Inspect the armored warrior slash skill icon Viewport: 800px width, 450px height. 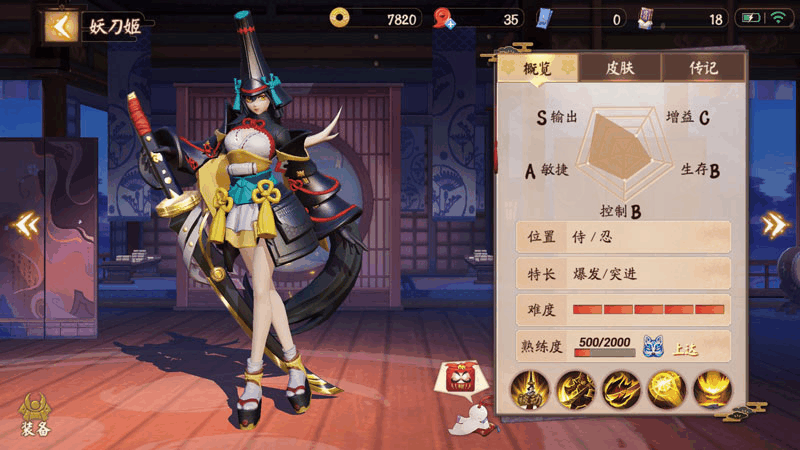pyautogui.click(x=576, y=388)
